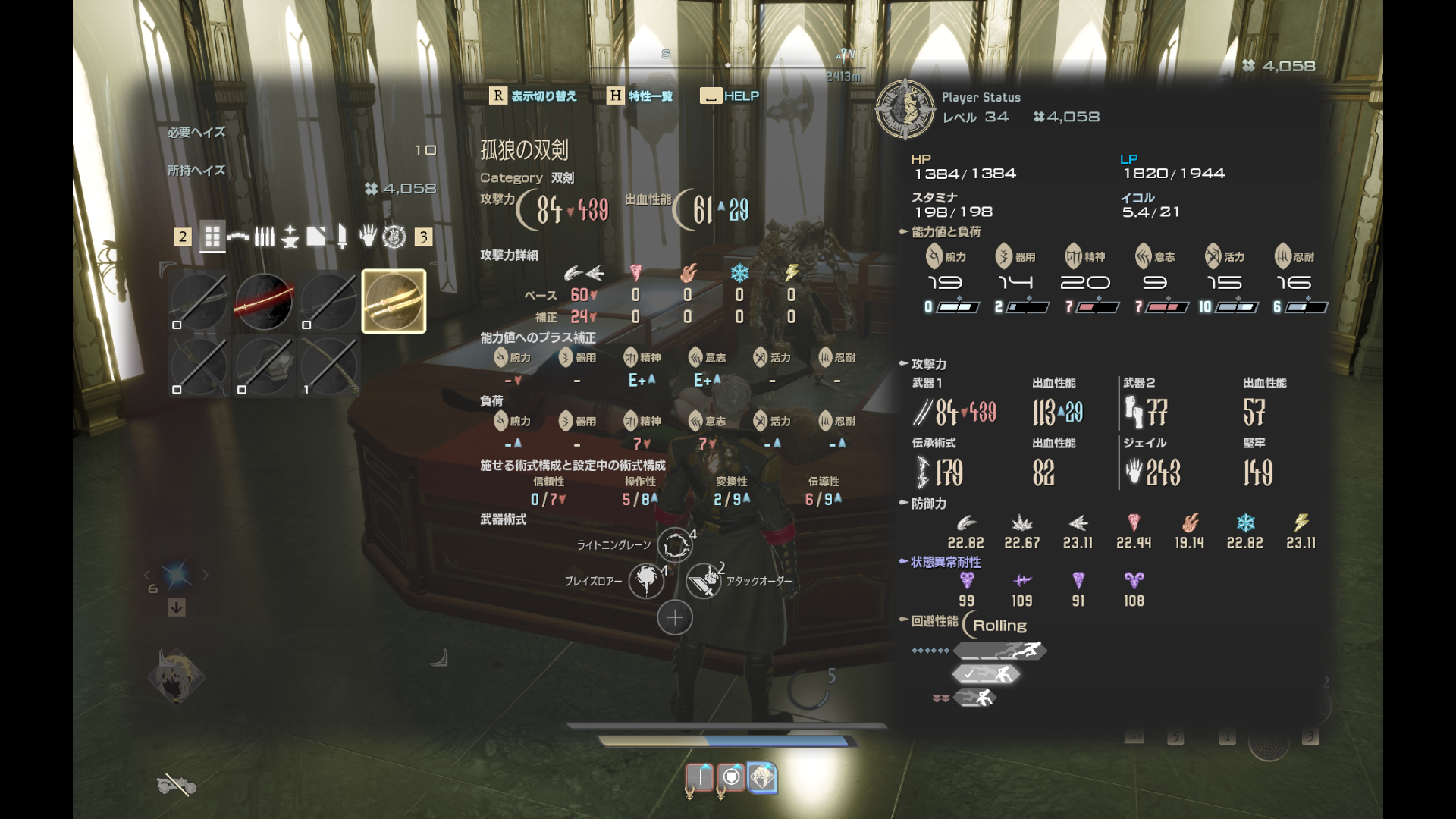
Task: Switch to the sword weapon category tab
Action: pyautogui.click(x=342, y=237)
